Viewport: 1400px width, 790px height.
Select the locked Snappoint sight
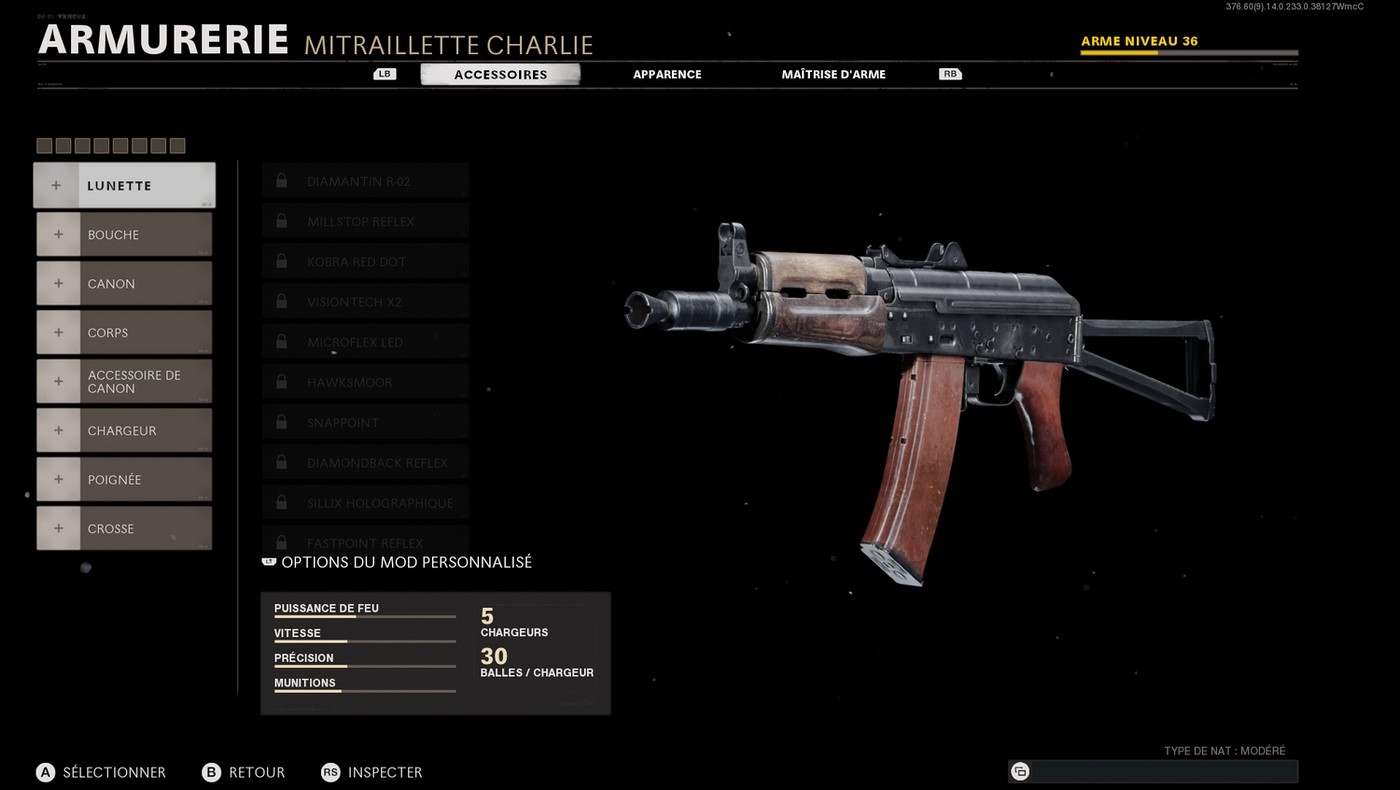(365, 423)
